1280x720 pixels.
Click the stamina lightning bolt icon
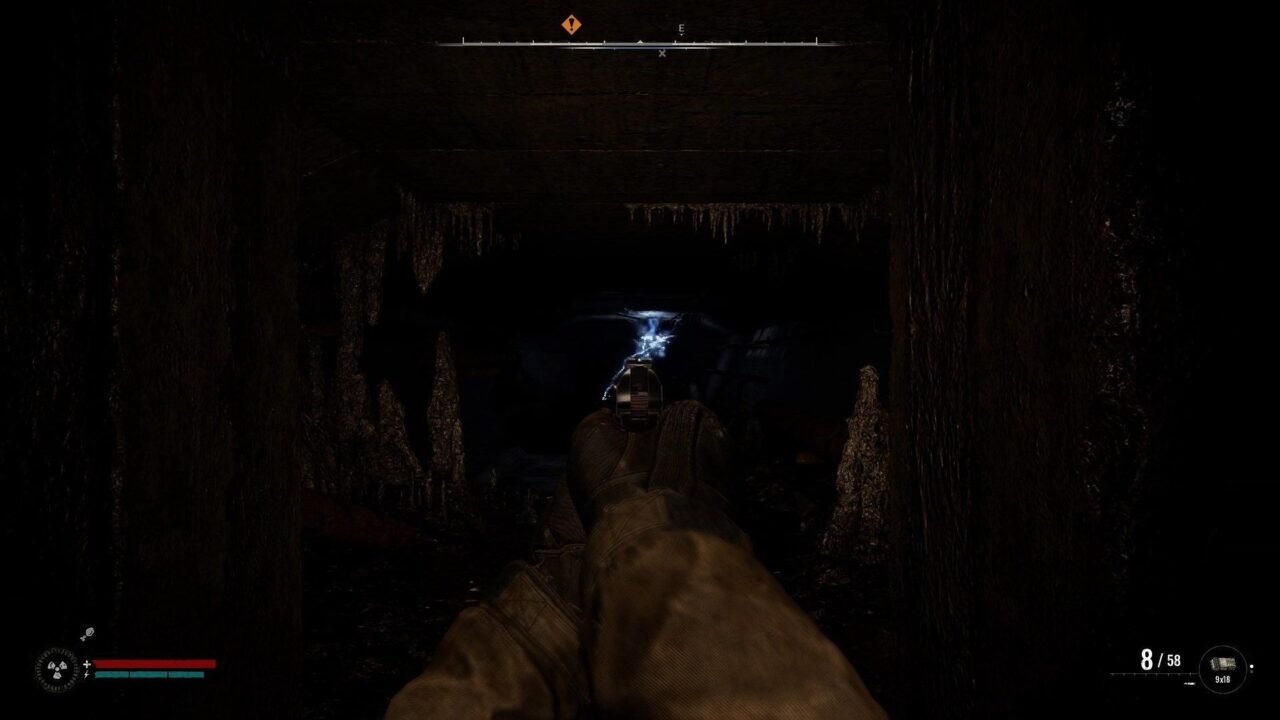(87, 674)
